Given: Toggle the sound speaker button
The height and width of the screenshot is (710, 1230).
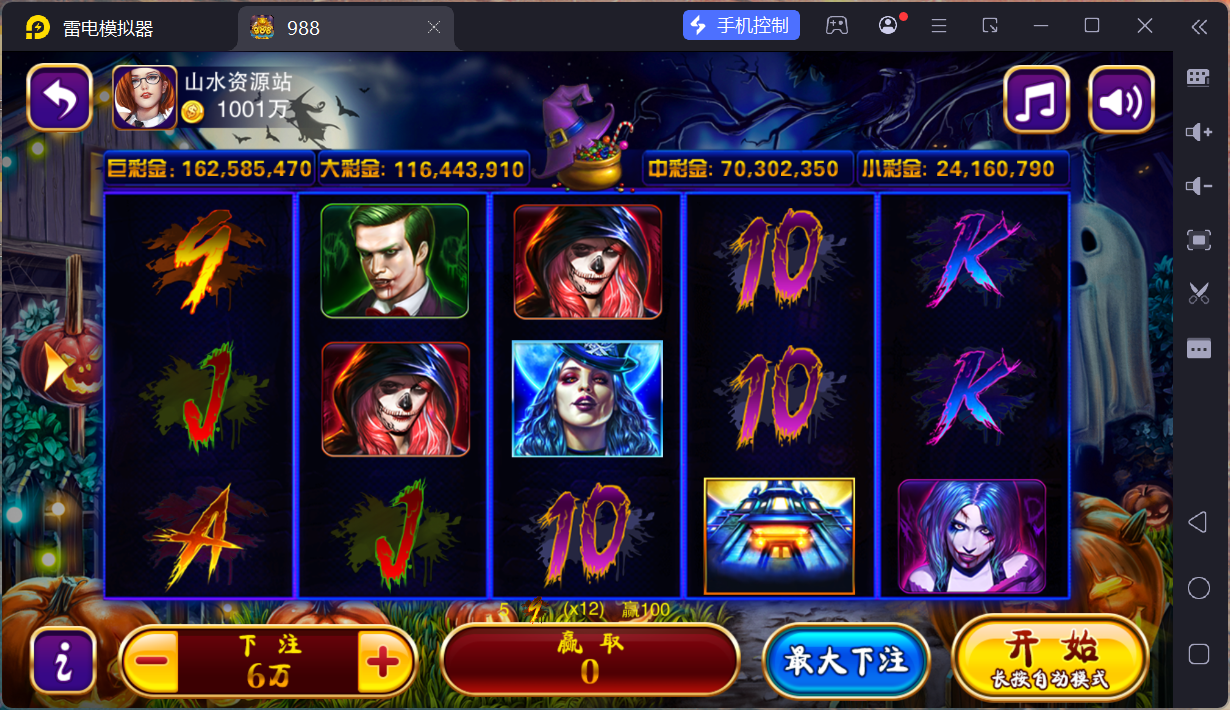Looking at the screenshot, I should pyautogui.click(x=1121, y=99).
